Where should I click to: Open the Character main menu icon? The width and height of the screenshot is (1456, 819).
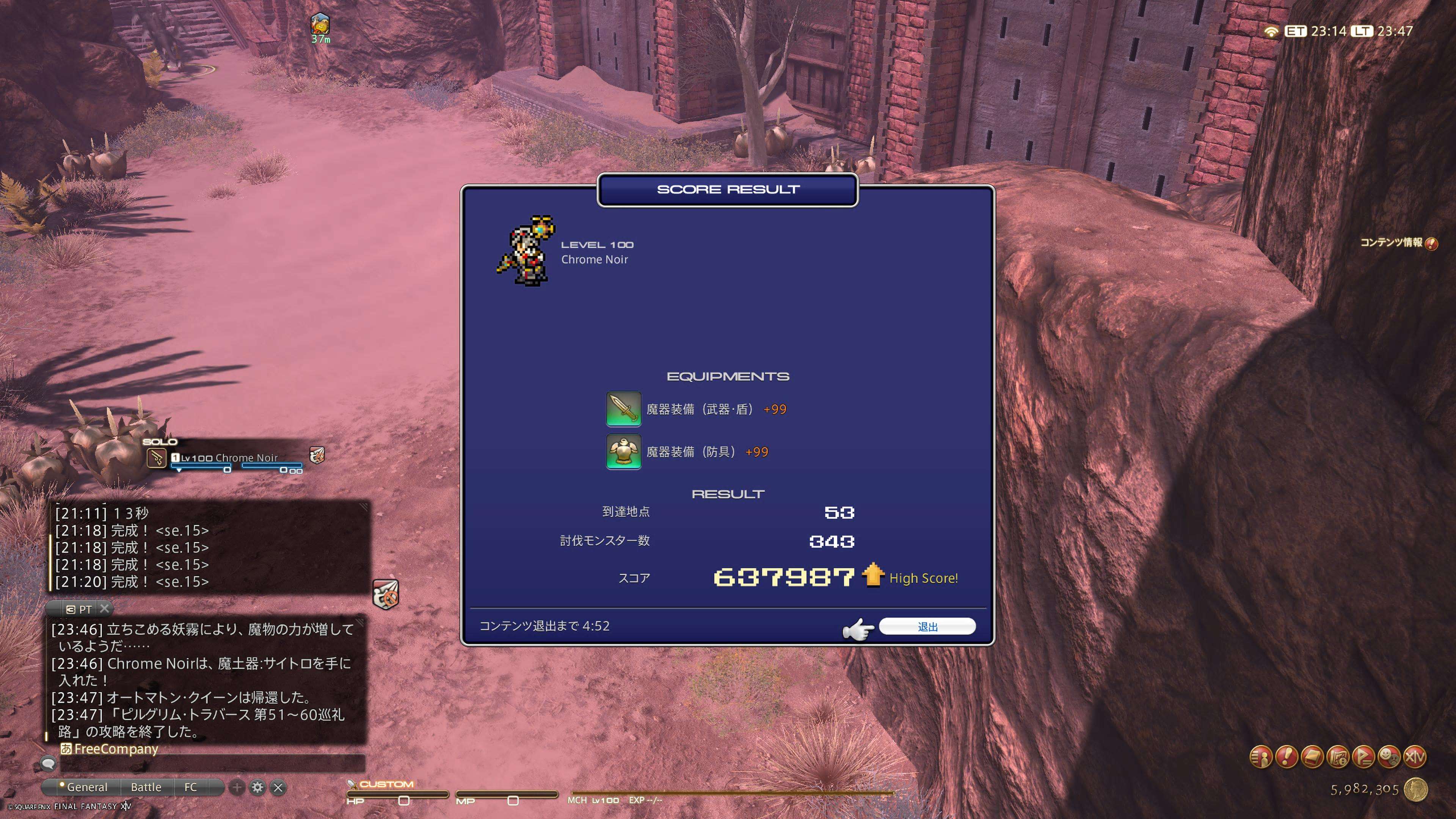tap(1261, 757)
